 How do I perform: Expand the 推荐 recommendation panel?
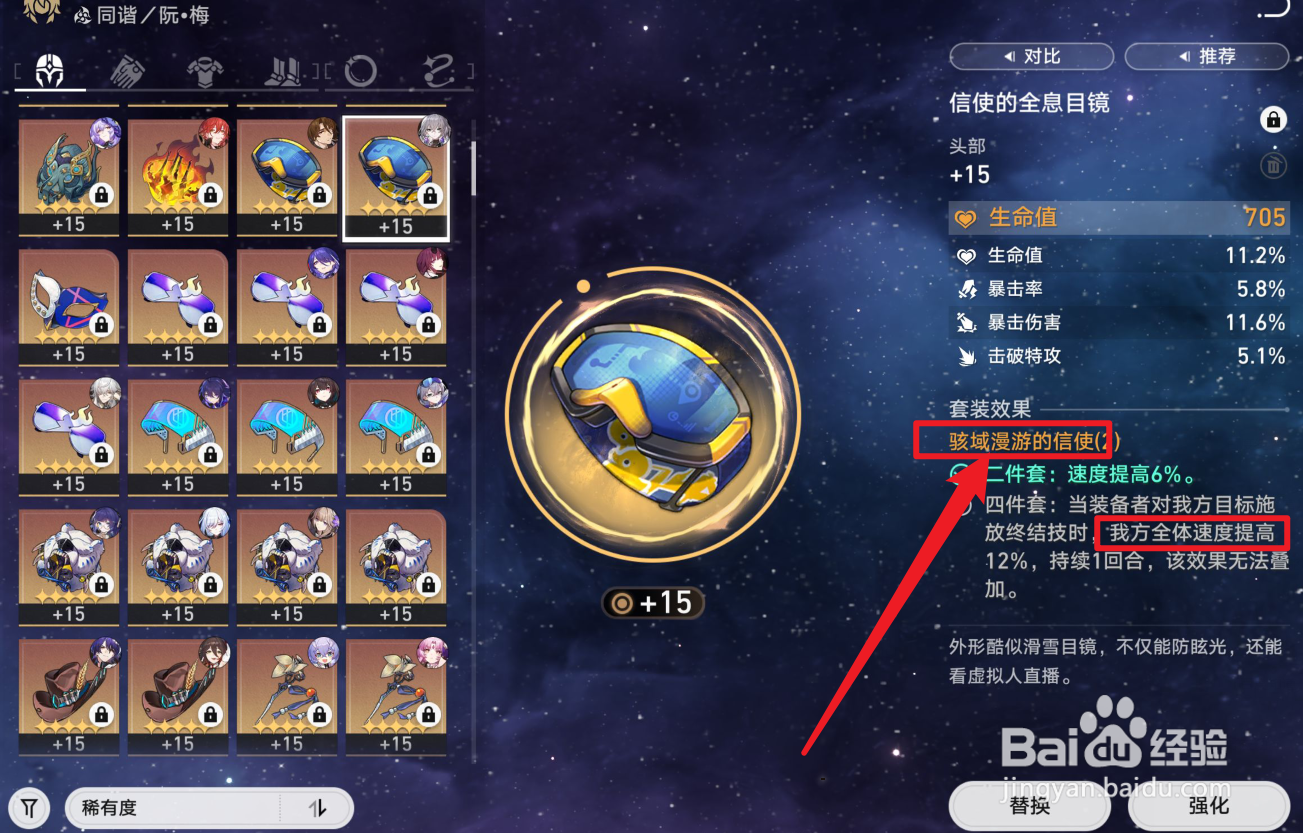point(1206,56)
